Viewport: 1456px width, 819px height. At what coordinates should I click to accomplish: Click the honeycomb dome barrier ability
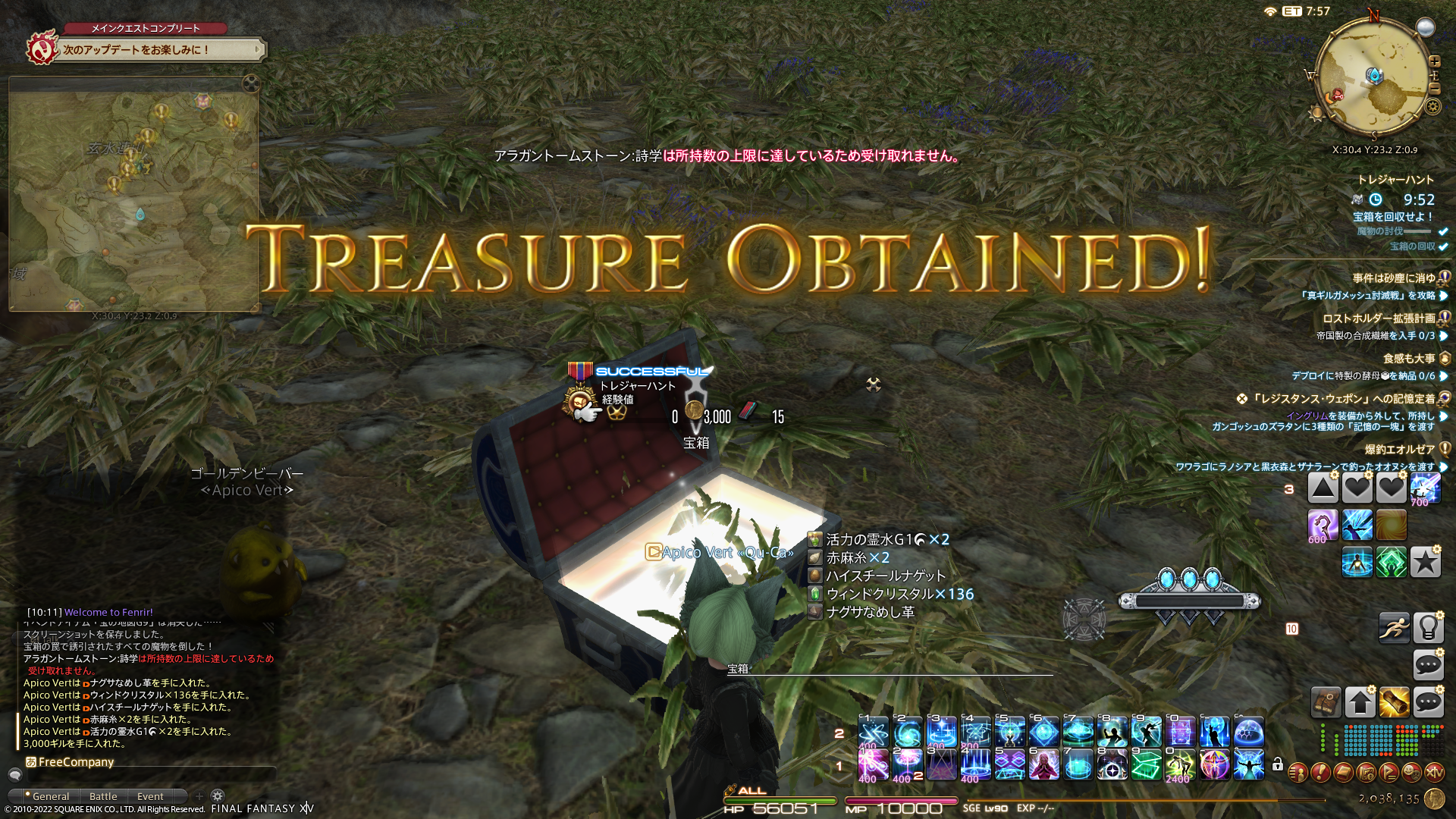click(1248, 733)
